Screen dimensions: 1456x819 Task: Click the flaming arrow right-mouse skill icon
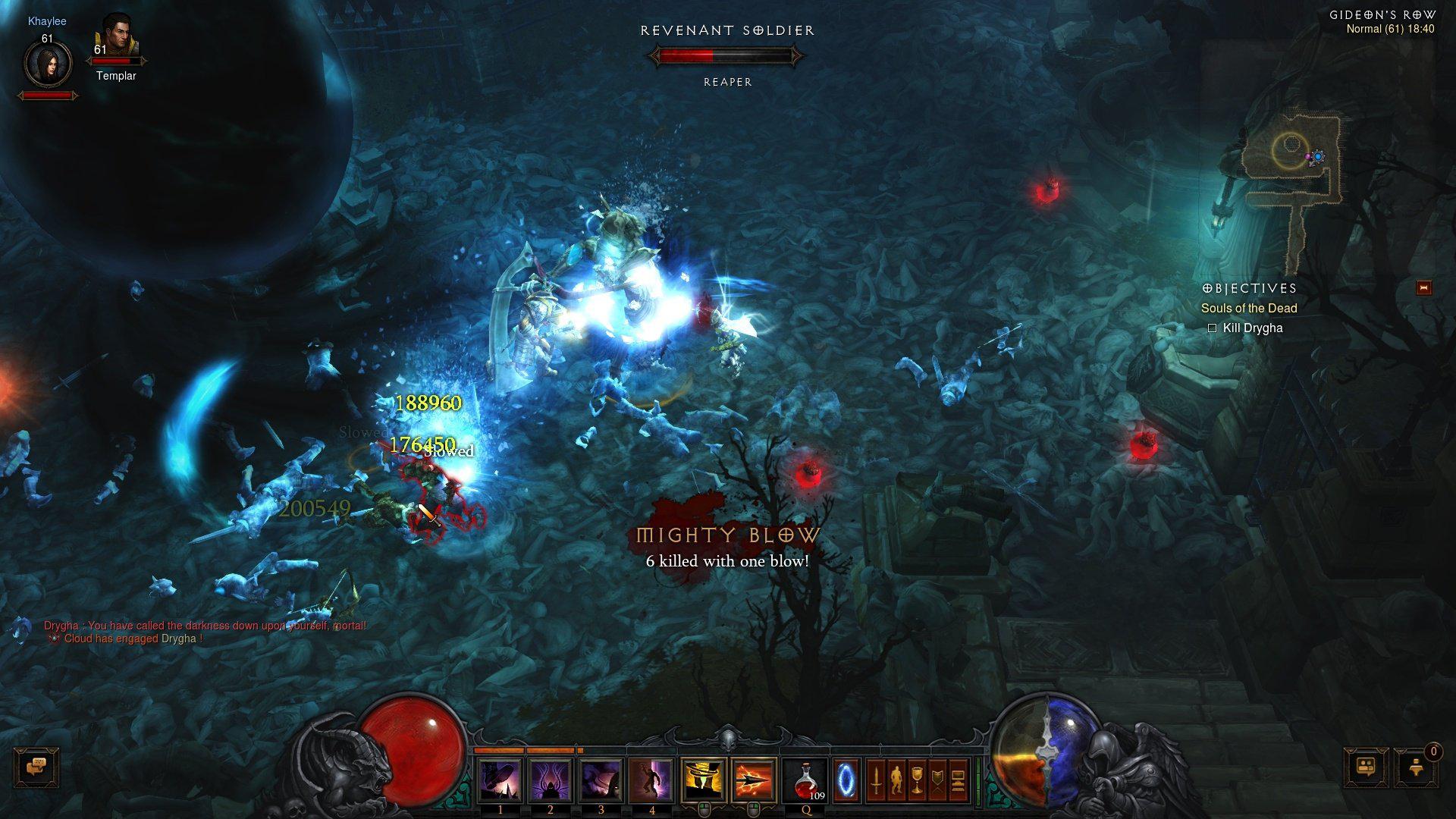pos(754,780)
